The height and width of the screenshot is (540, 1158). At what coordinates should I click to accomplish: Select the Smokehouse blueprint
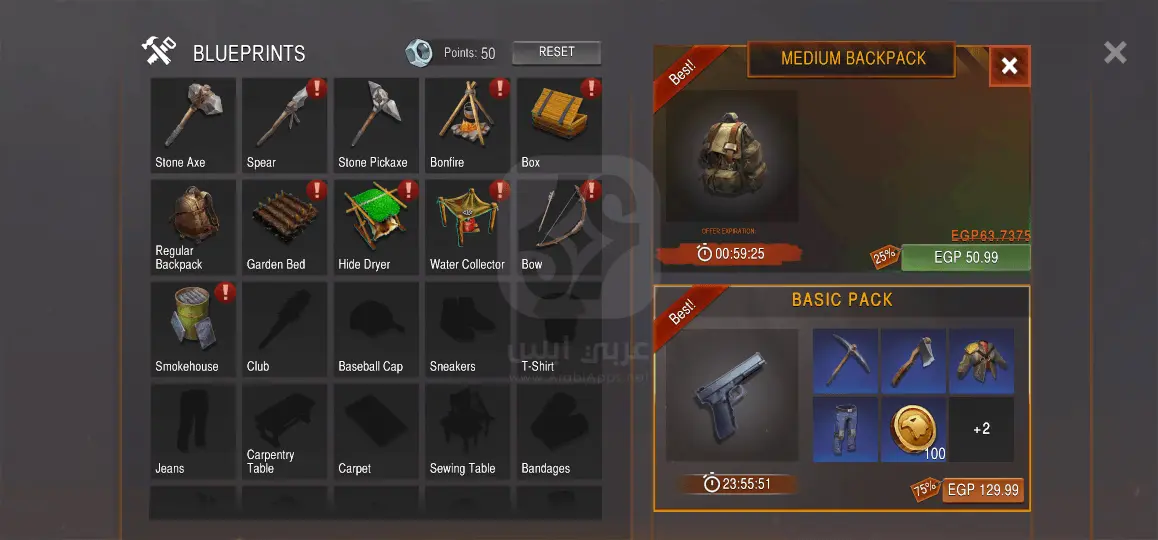point(193,329)
